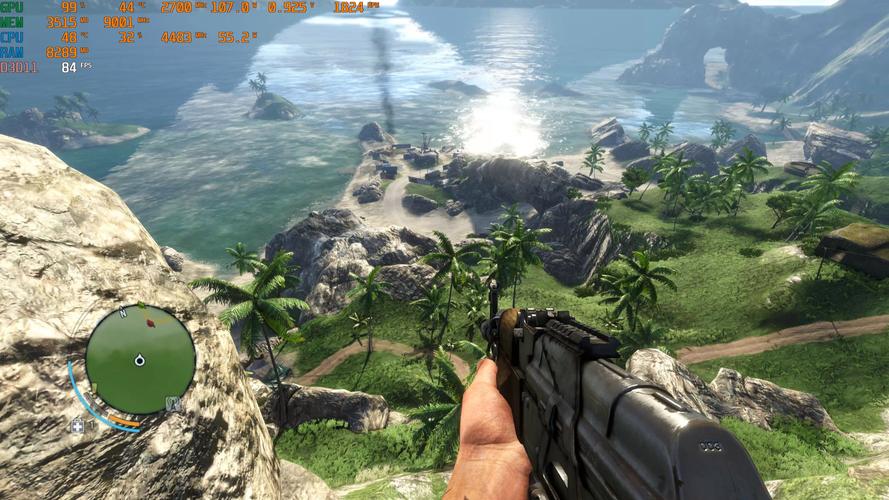The image size is (889, 500).
Task: Click the red marker on the minimap
Action: pyautogui.click(x=150, y=322)
